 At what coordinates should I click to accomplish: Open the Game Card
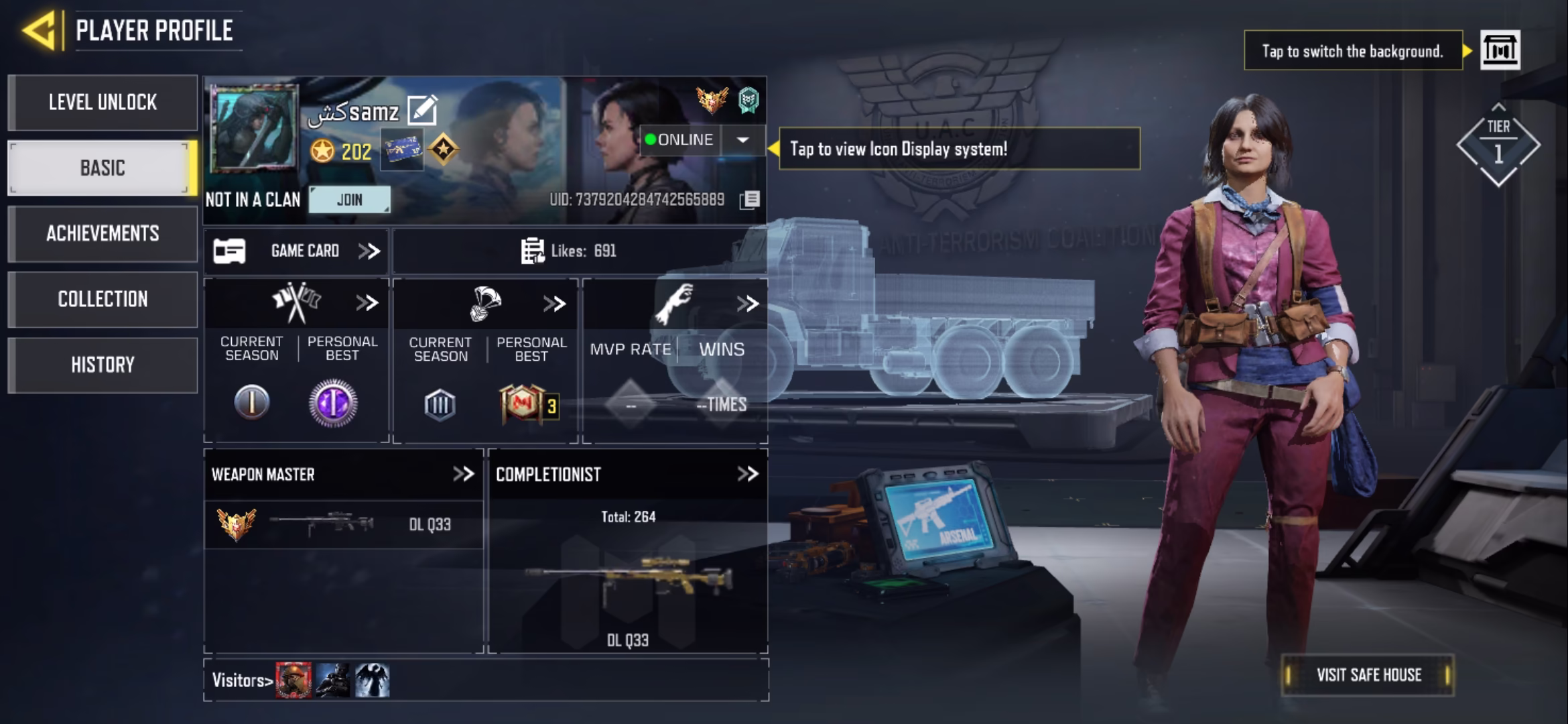click(x=296, y=251)
